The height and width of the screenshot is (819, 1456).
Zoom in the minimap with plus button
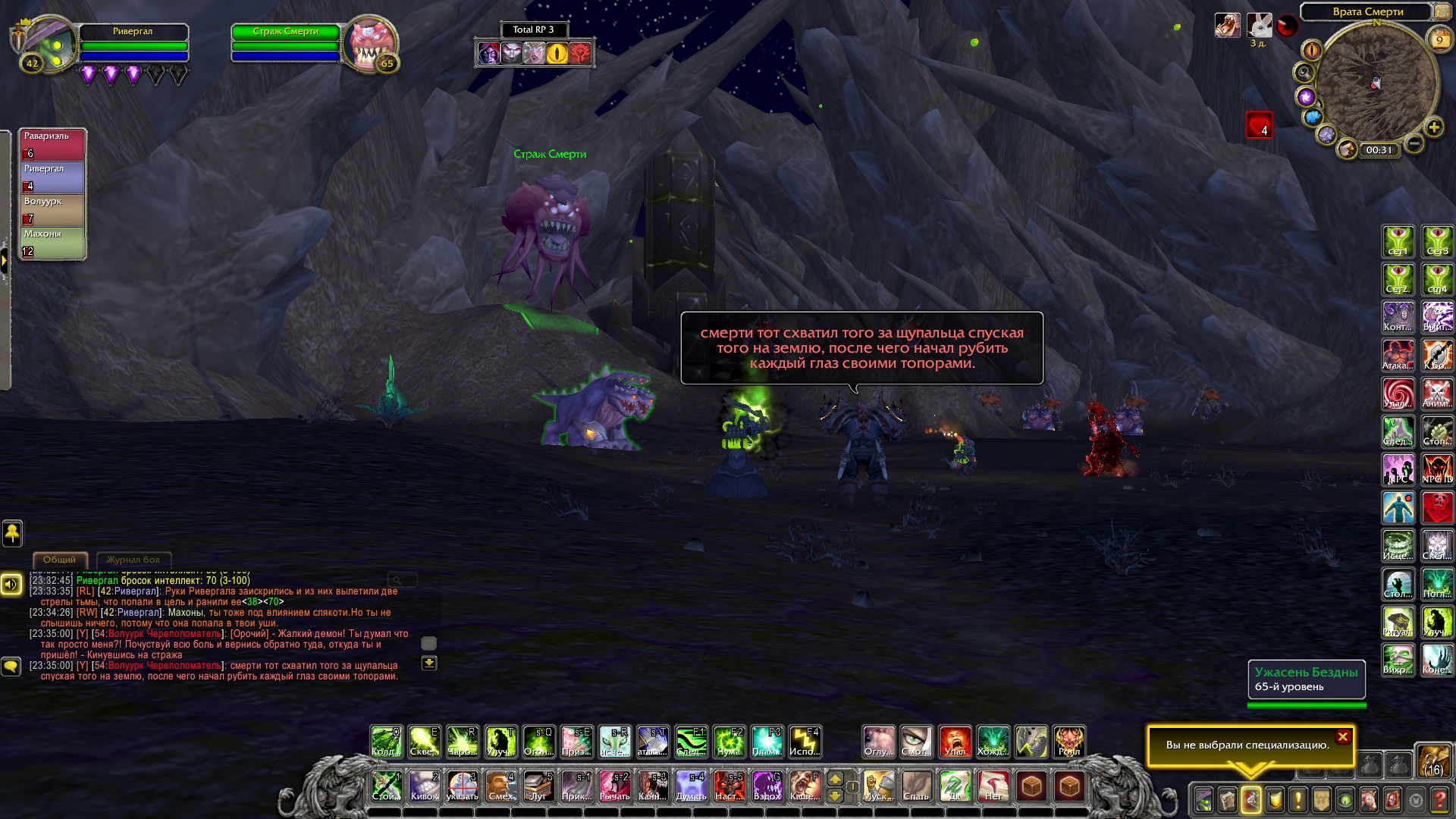pos(1433,127)
